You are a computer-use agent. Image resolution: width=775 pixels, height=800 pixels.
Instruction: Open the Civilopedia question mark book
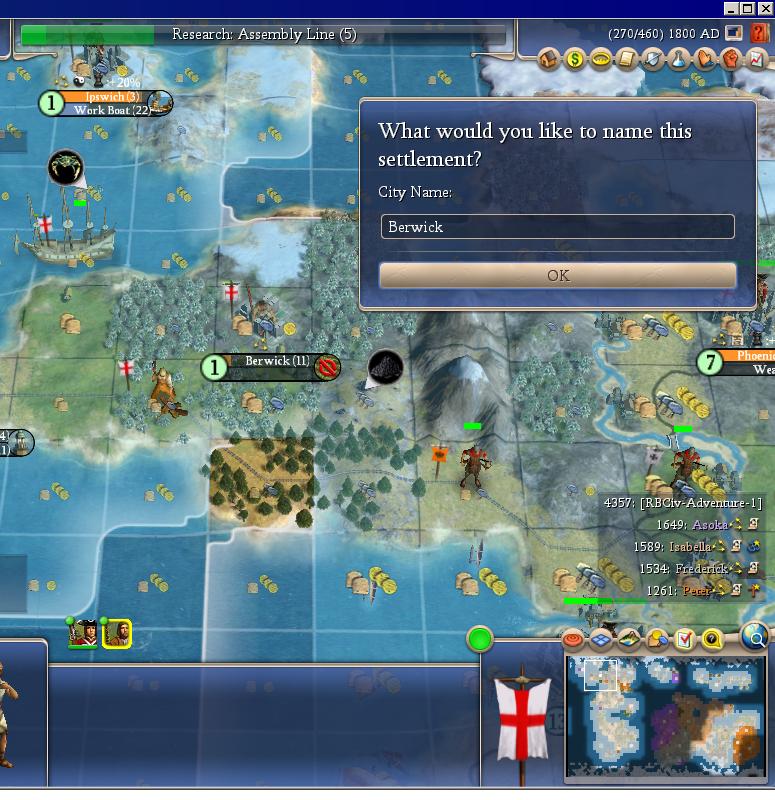tap(759, 33)
